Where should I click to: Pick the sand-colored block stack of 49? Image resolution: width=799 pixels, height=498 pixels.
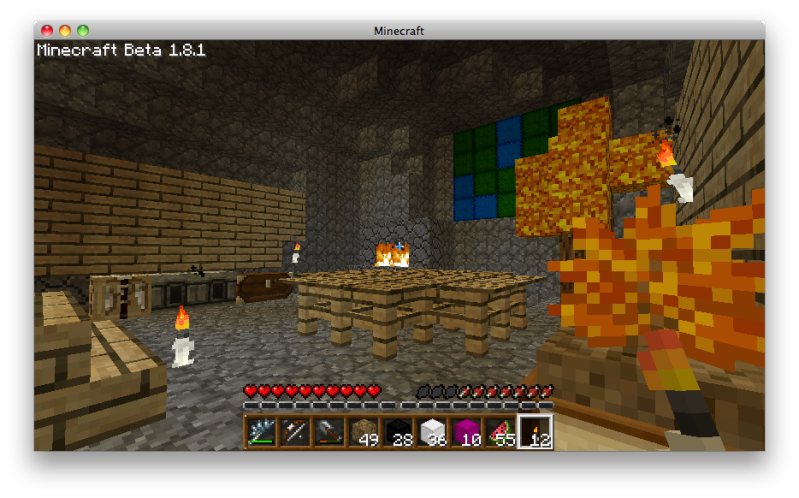point(364,432)
